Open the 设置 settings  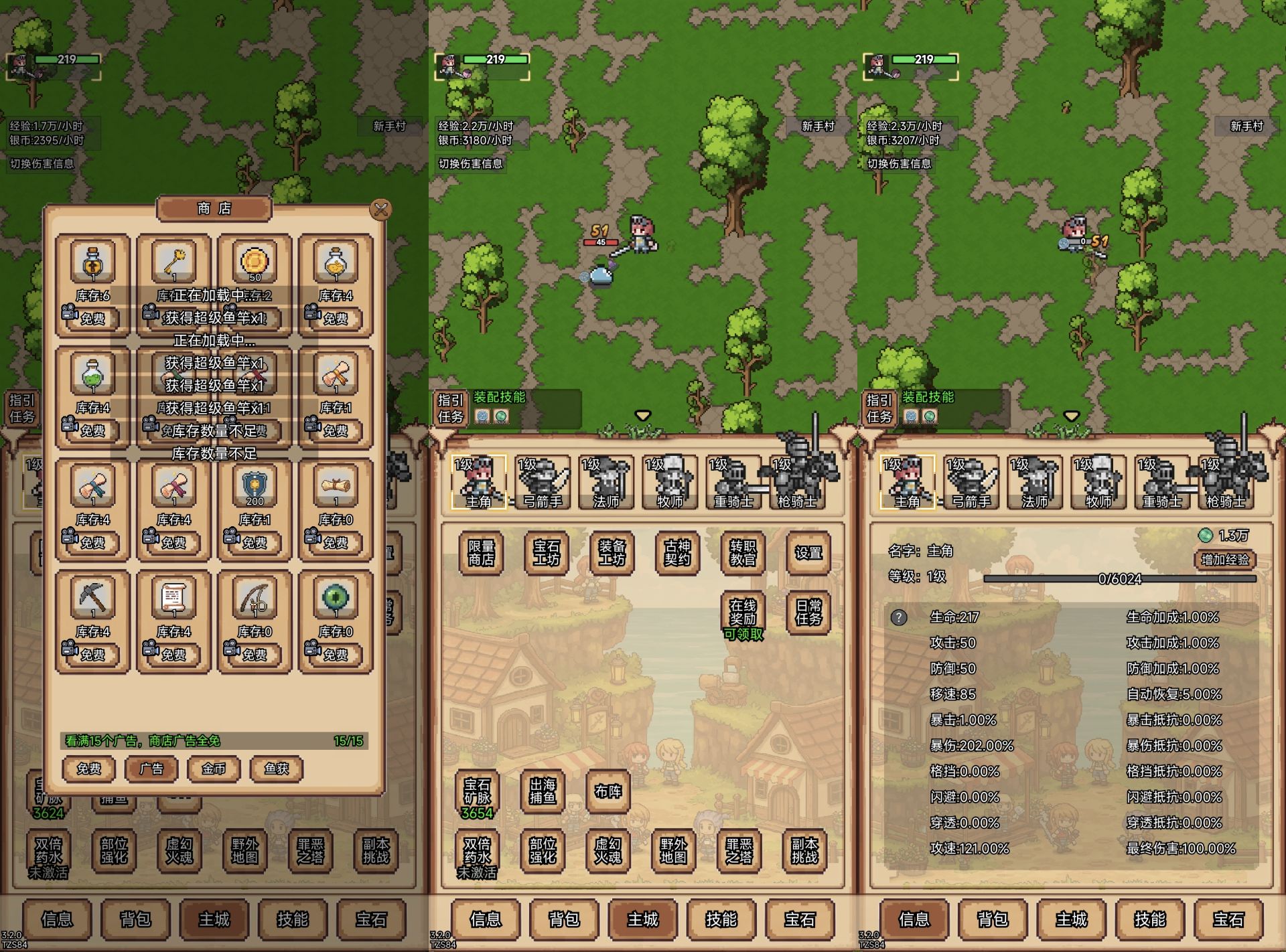pyautogui.click(x=808, y=553)
